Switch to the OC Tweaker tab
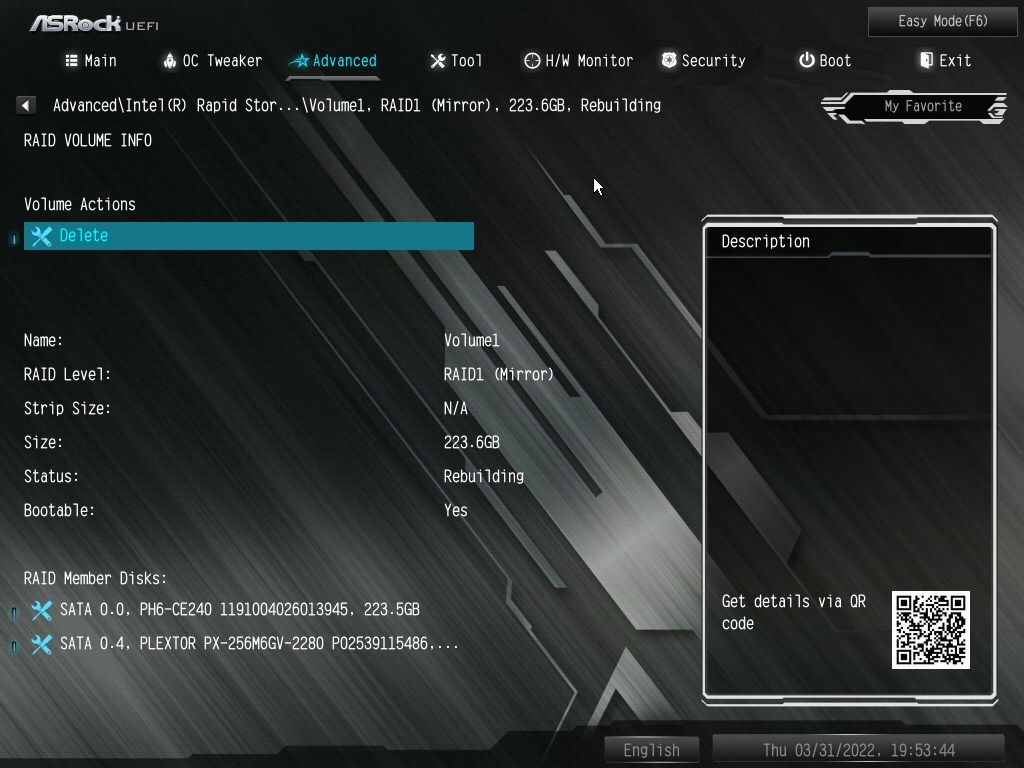The height and width of the screenshot is (768, 1024). (212, 61)
